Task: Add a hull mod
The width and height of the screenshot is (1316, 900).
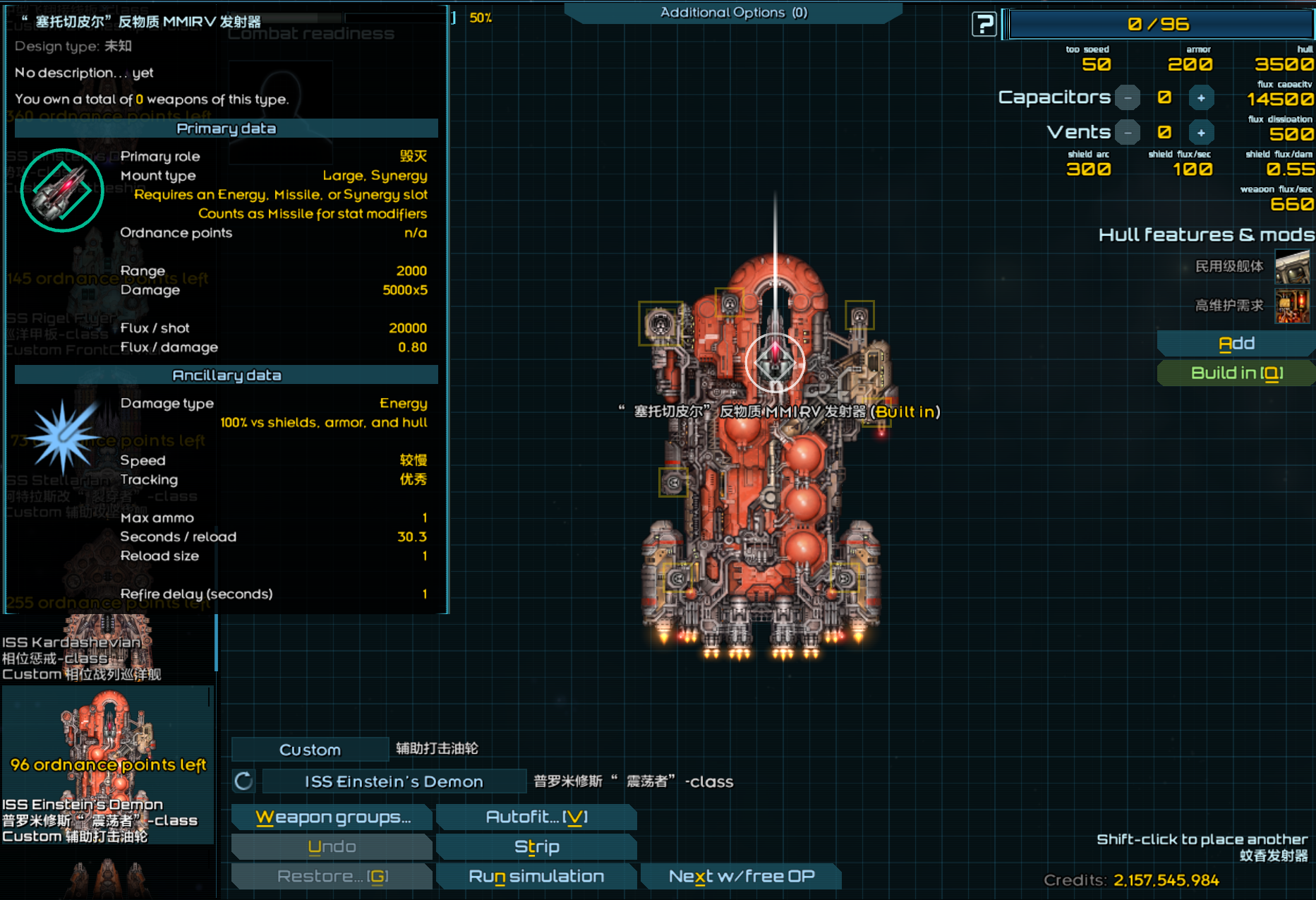Action: (1236, 344)
